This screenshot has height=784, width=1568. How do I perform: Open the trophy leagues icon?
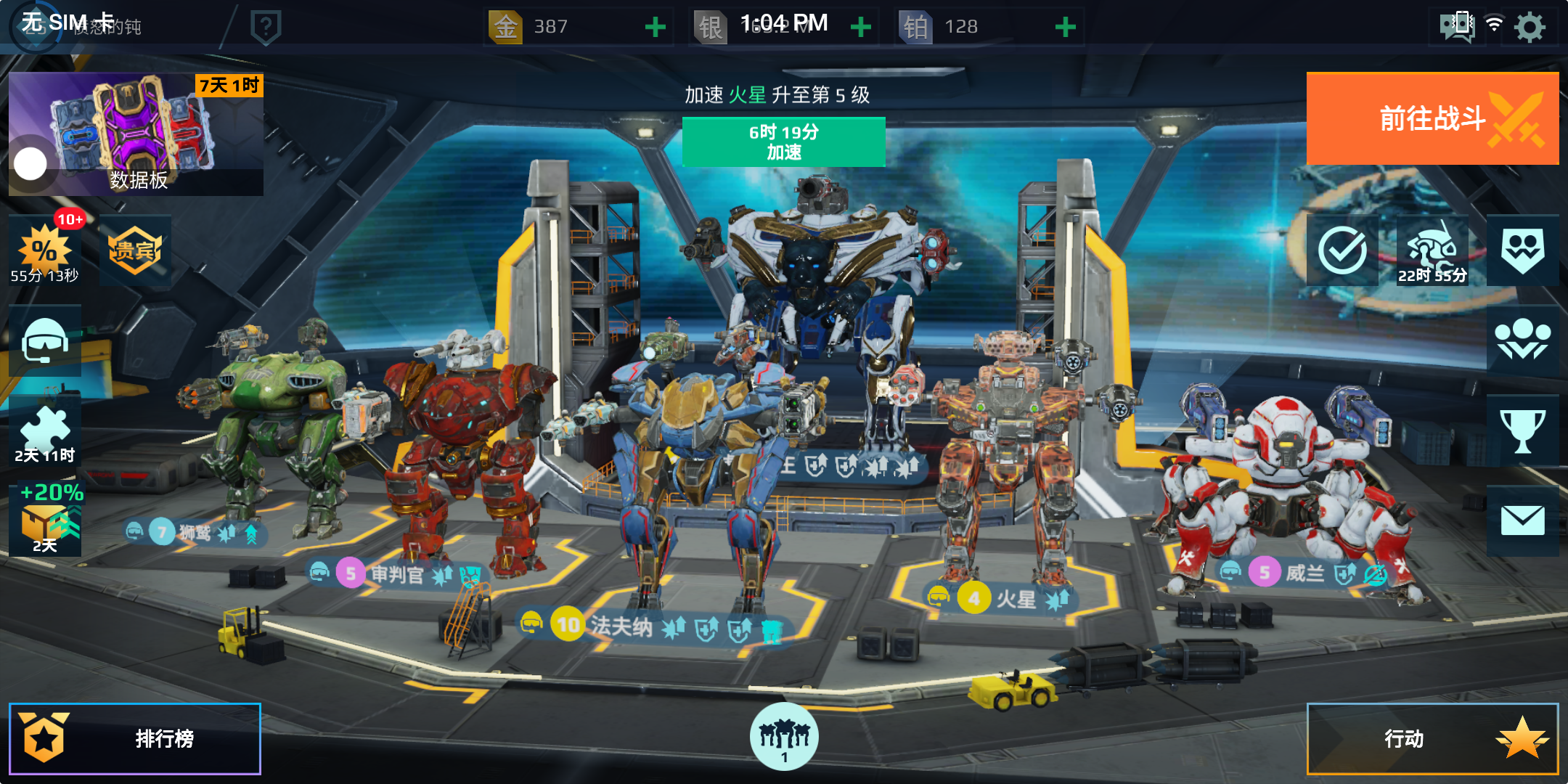(x=1522, y=430)
